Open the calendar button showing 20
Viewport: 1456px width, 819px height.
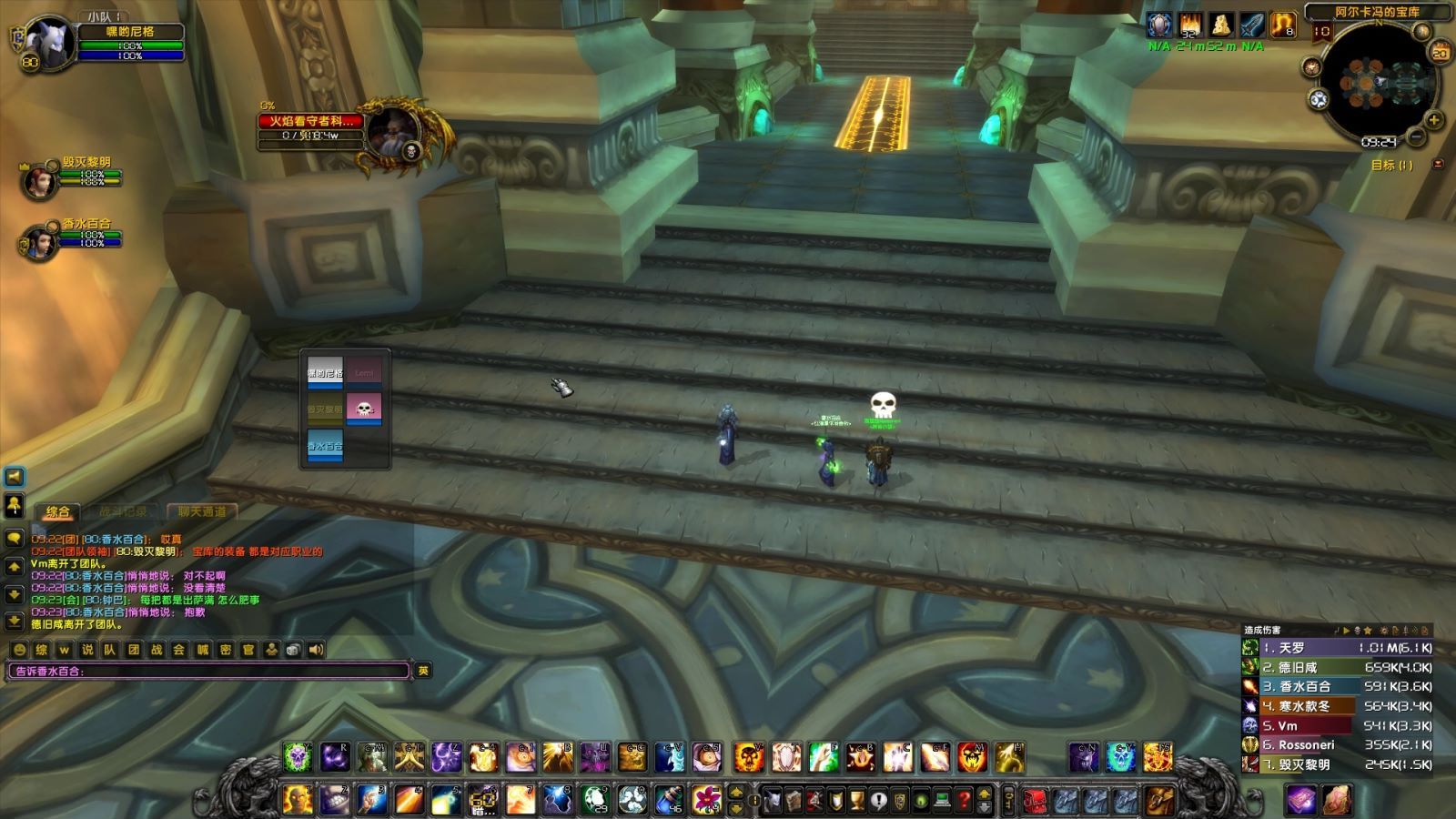(x=1441, y=53)
